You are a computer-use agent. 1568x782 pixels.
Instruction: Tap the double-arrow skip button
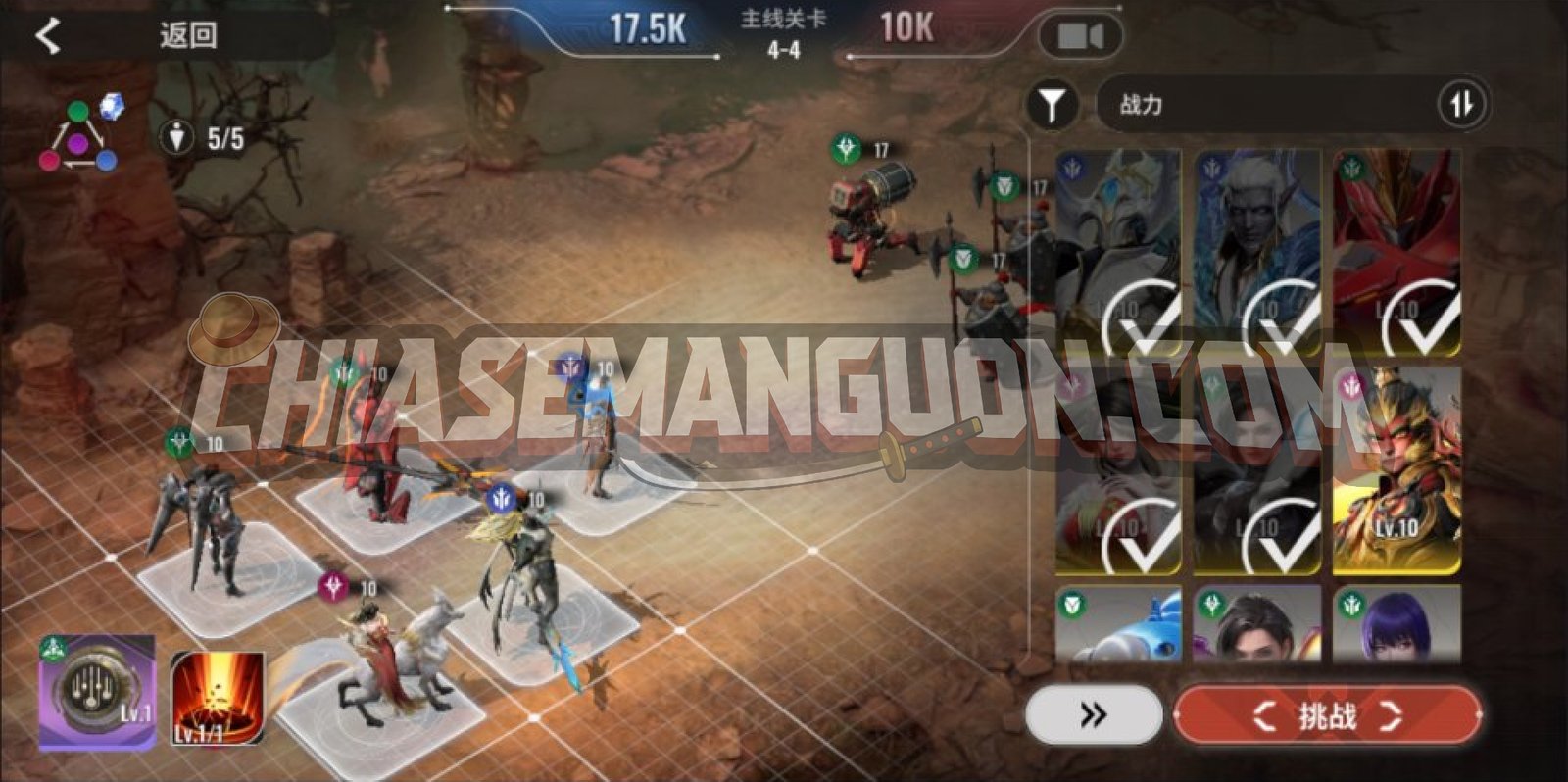[1094, 715]
